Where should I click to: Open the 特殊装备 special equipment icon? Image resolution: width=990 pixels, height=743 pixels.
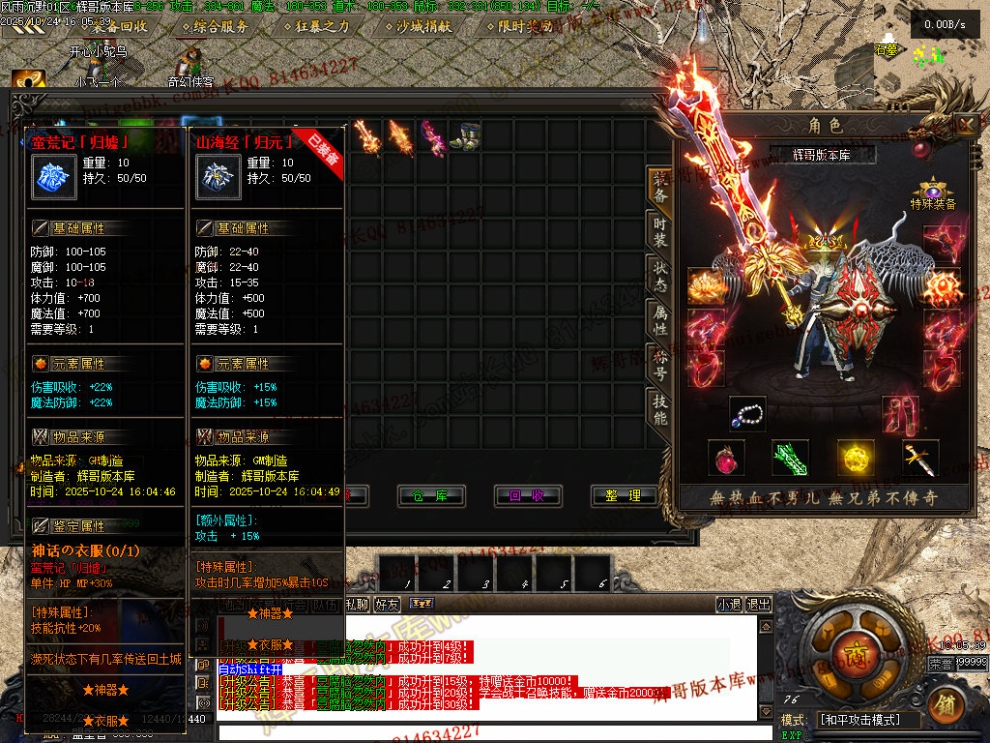coord(933,191)
